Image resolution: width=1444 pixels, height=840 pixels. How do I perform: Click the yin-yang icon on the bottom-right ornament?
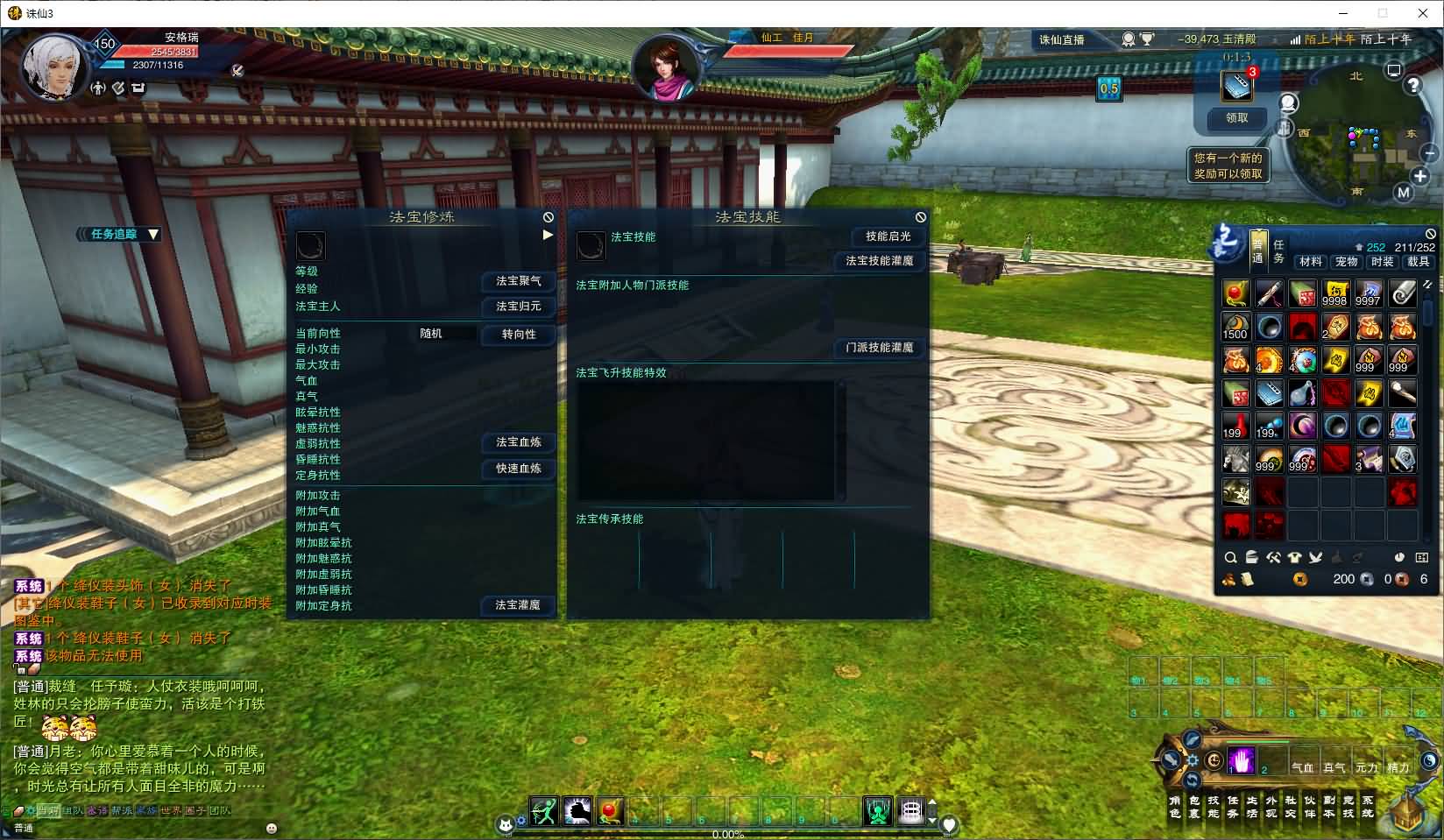1214,761
